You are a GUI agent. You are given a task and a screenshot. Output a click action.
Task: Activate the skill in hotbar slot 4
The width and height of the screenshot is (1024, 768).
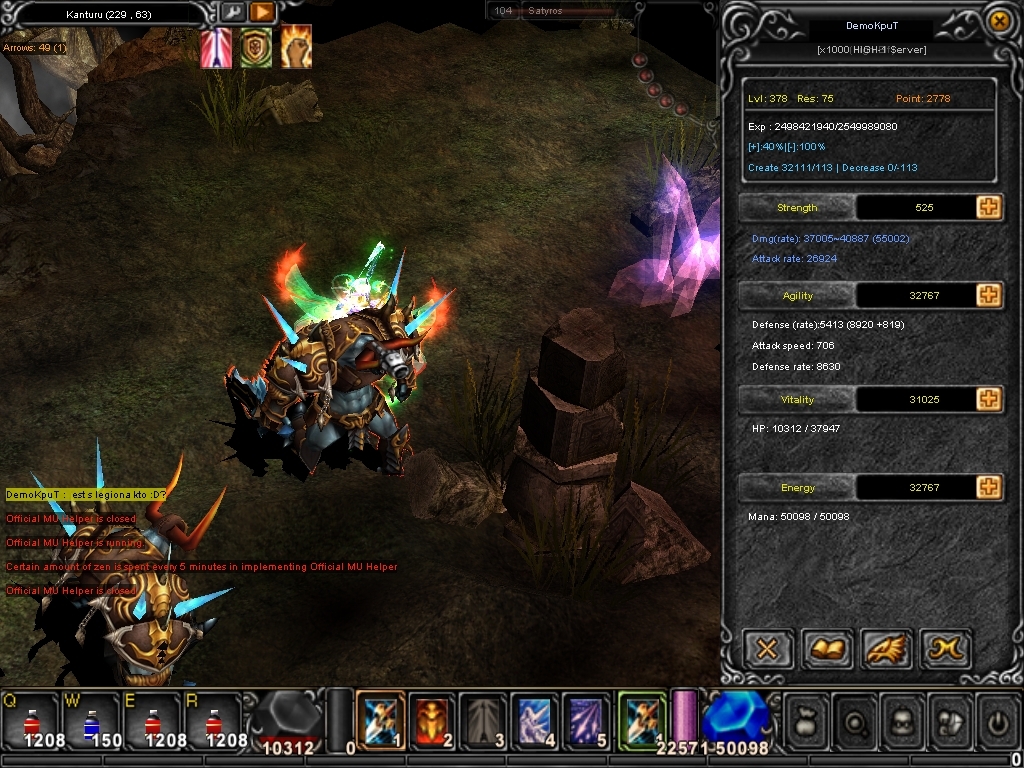pos(535,719)
